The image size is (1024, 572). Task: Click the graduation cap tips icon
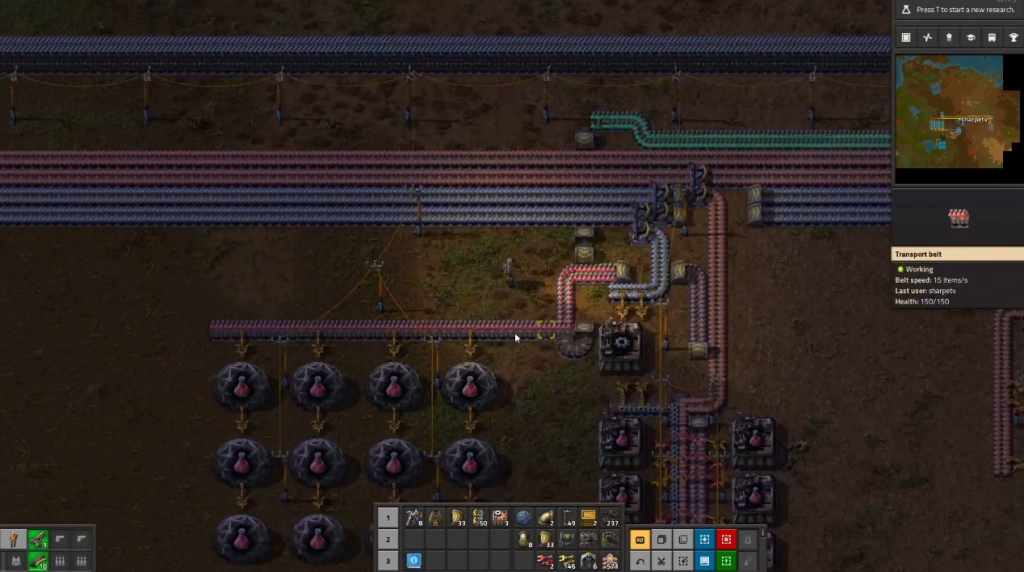970,37
